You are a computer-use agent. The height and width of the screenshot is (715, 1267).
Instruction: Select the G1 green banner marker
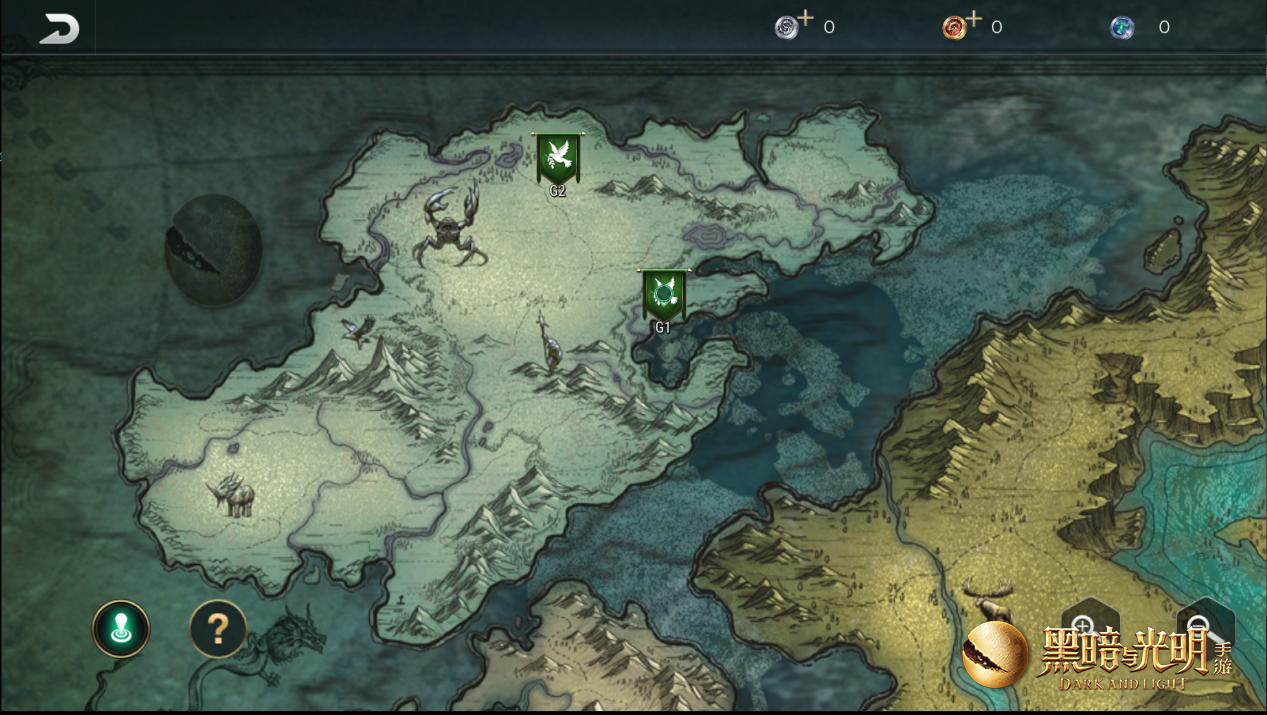663,296
